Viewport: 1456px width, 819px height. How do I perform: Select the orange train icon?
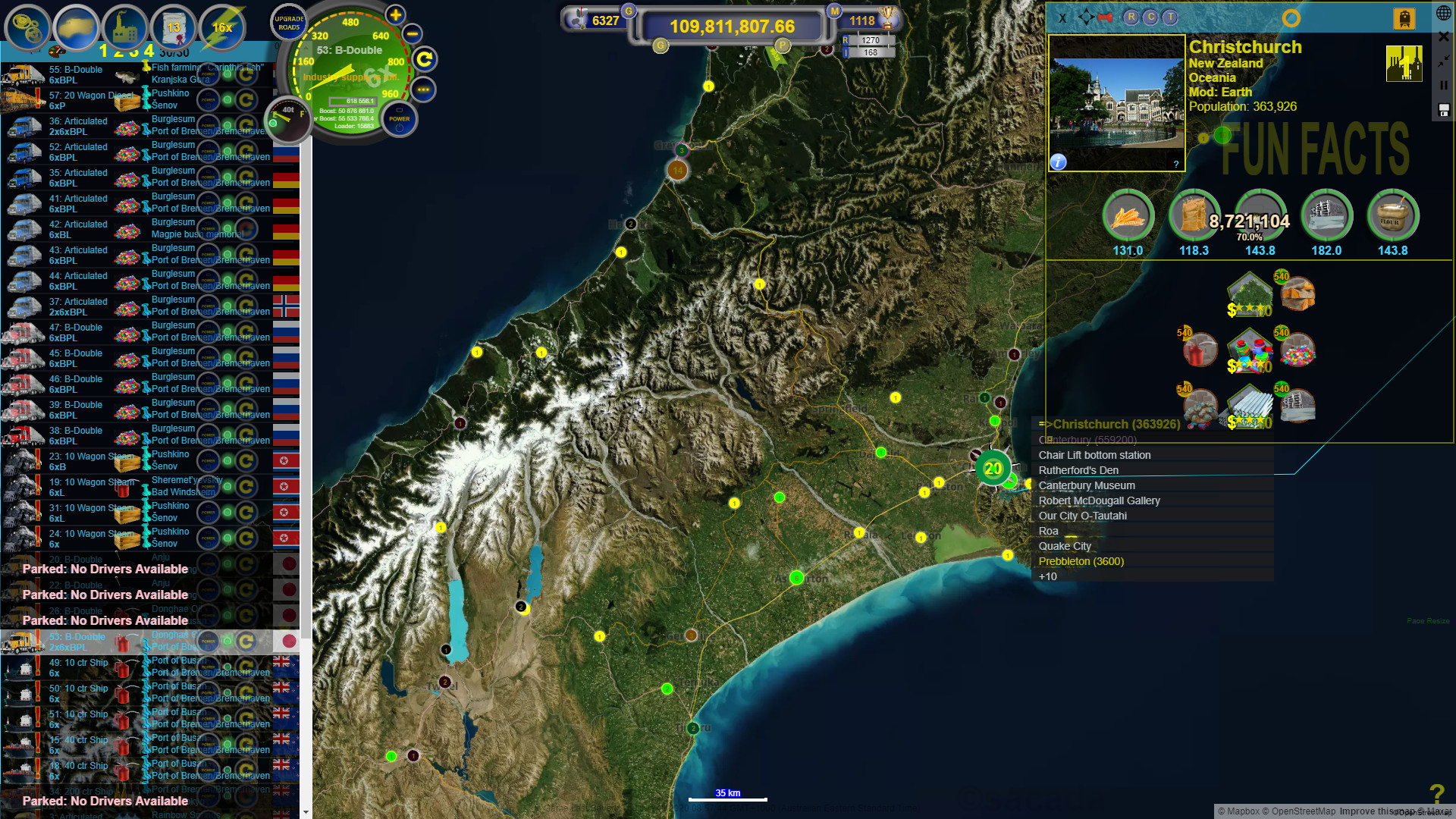[x=1404, y=17]
